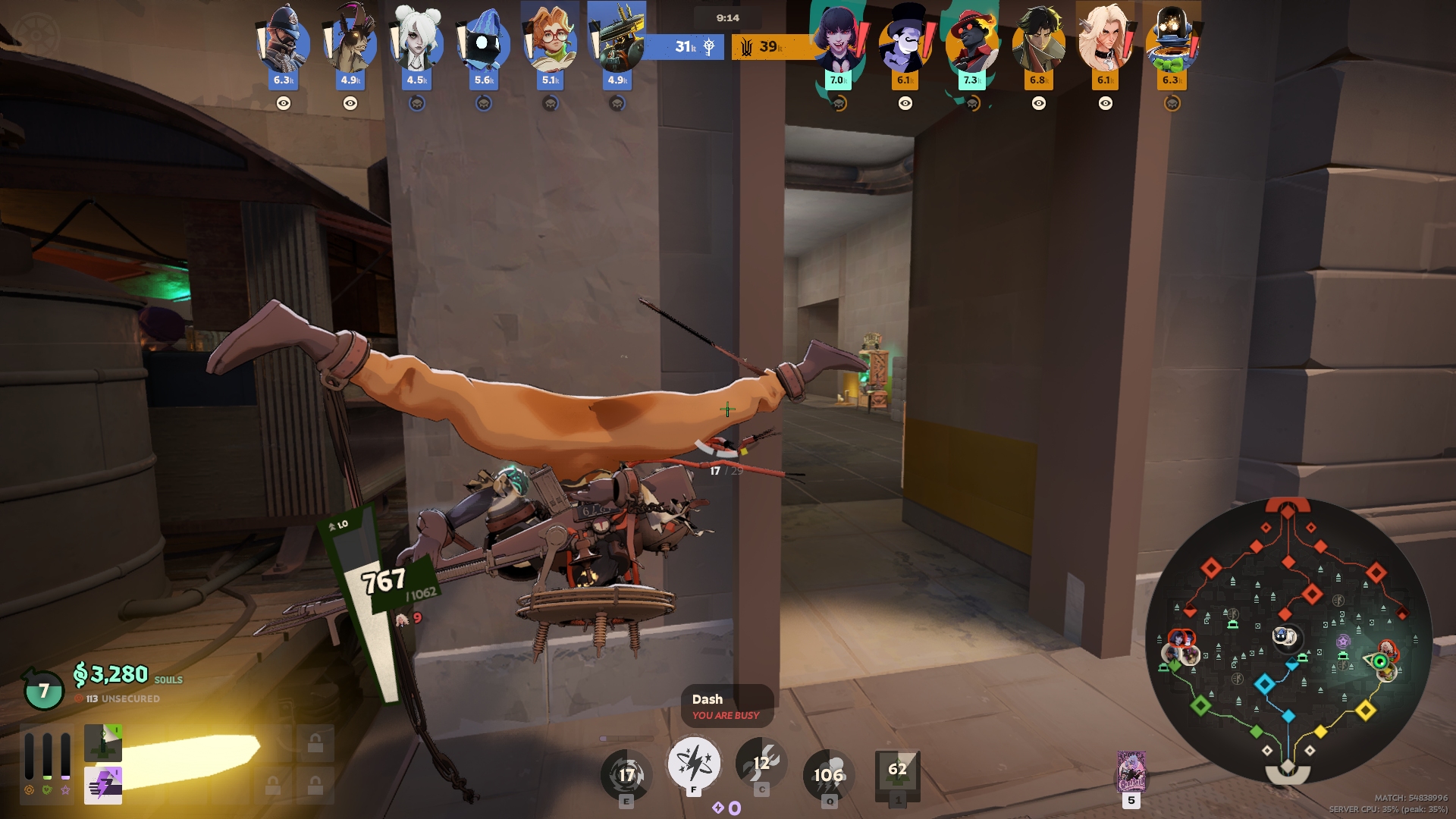
Task: Click the ability icon showing 12 cooldown
Action: (x=761, y=764)
